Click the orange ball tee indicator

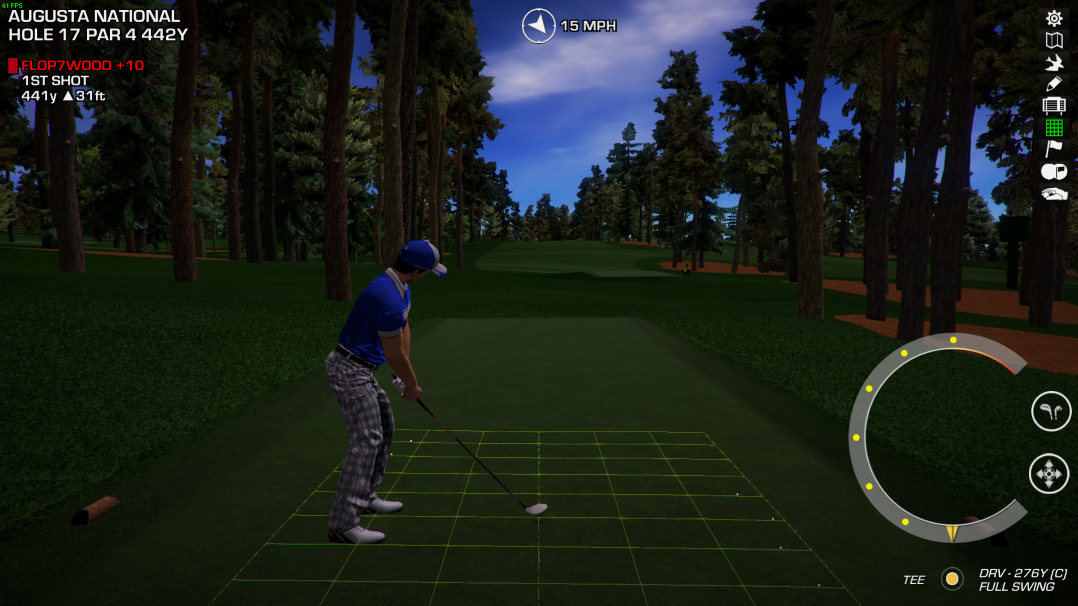[952, 579]
